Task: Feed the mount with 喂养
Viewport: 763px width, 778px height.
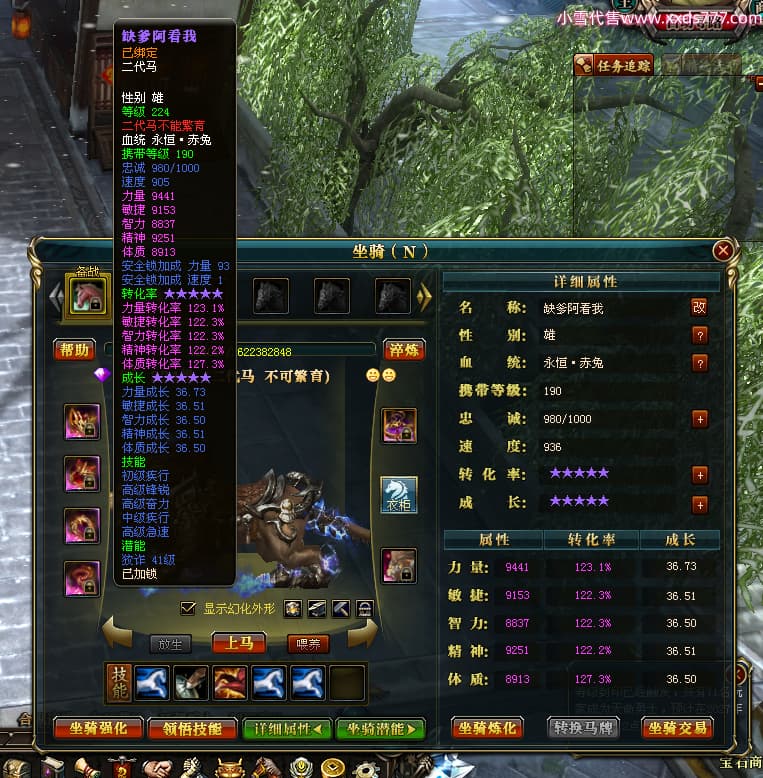Action: (308, 644)
